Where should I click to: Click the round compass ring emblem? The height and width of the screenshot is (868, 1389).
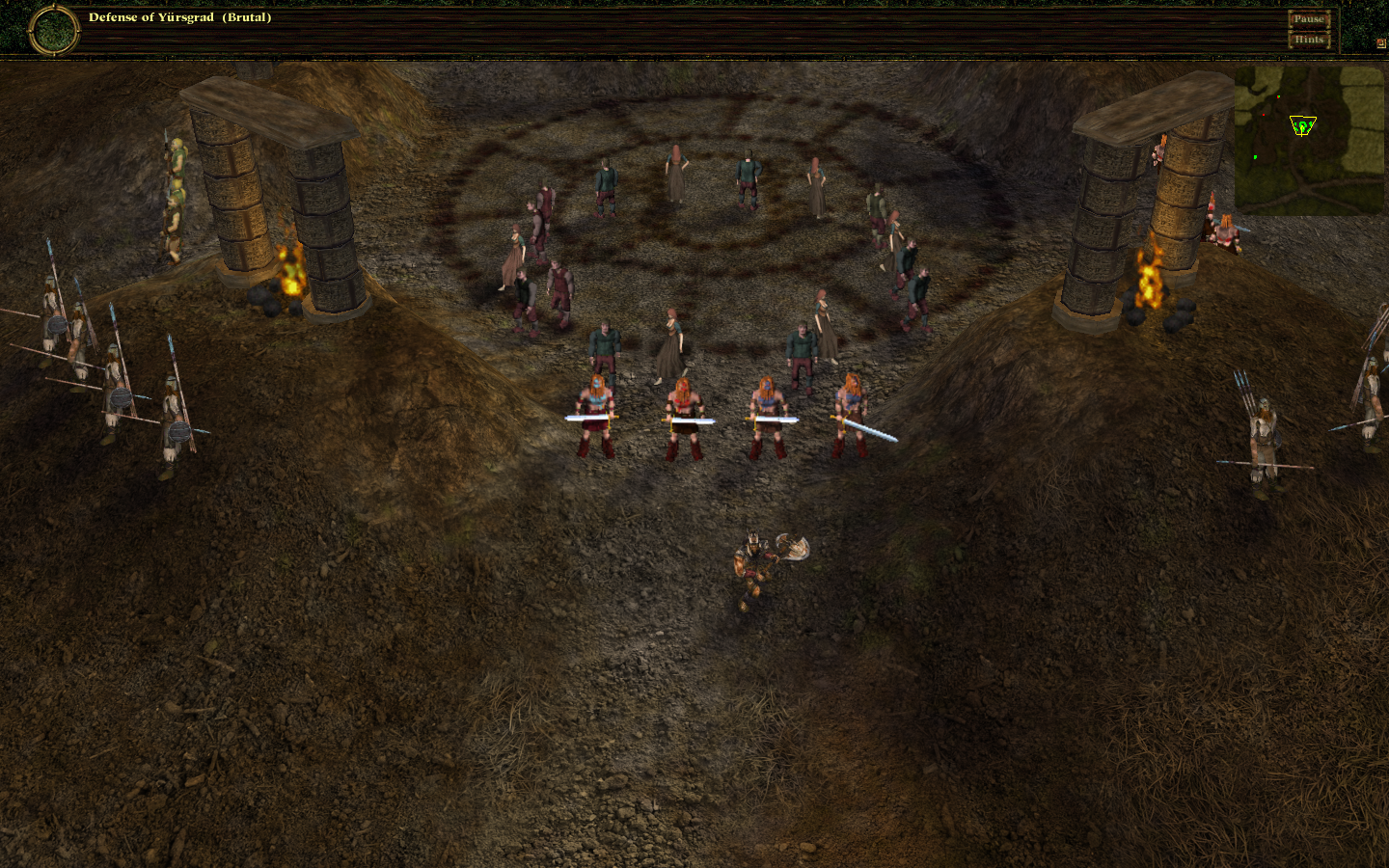tap(54, 30)
